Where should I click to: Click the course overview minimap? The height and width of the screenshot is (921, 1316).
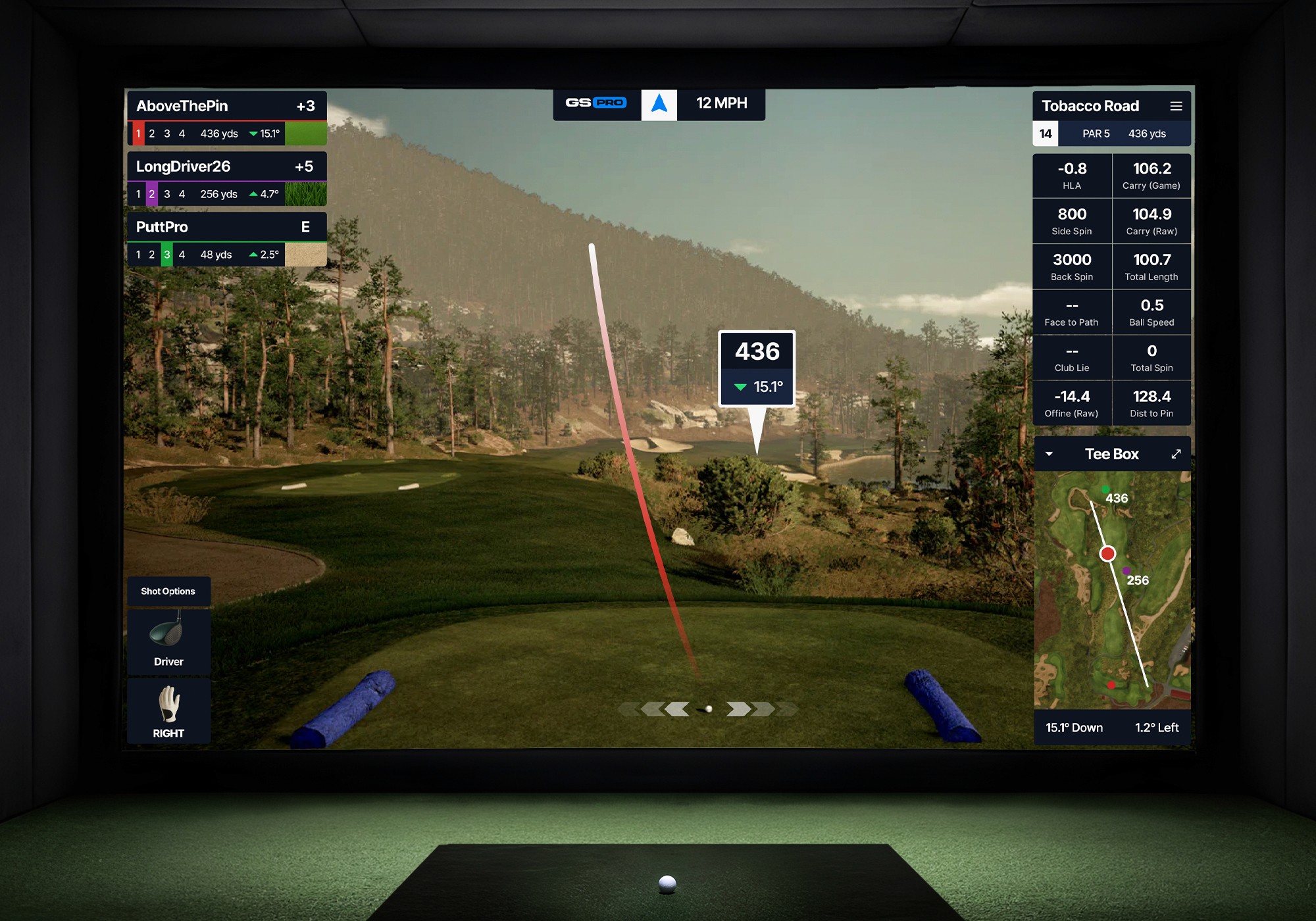pyautogui.click(x=1112, y=590)
